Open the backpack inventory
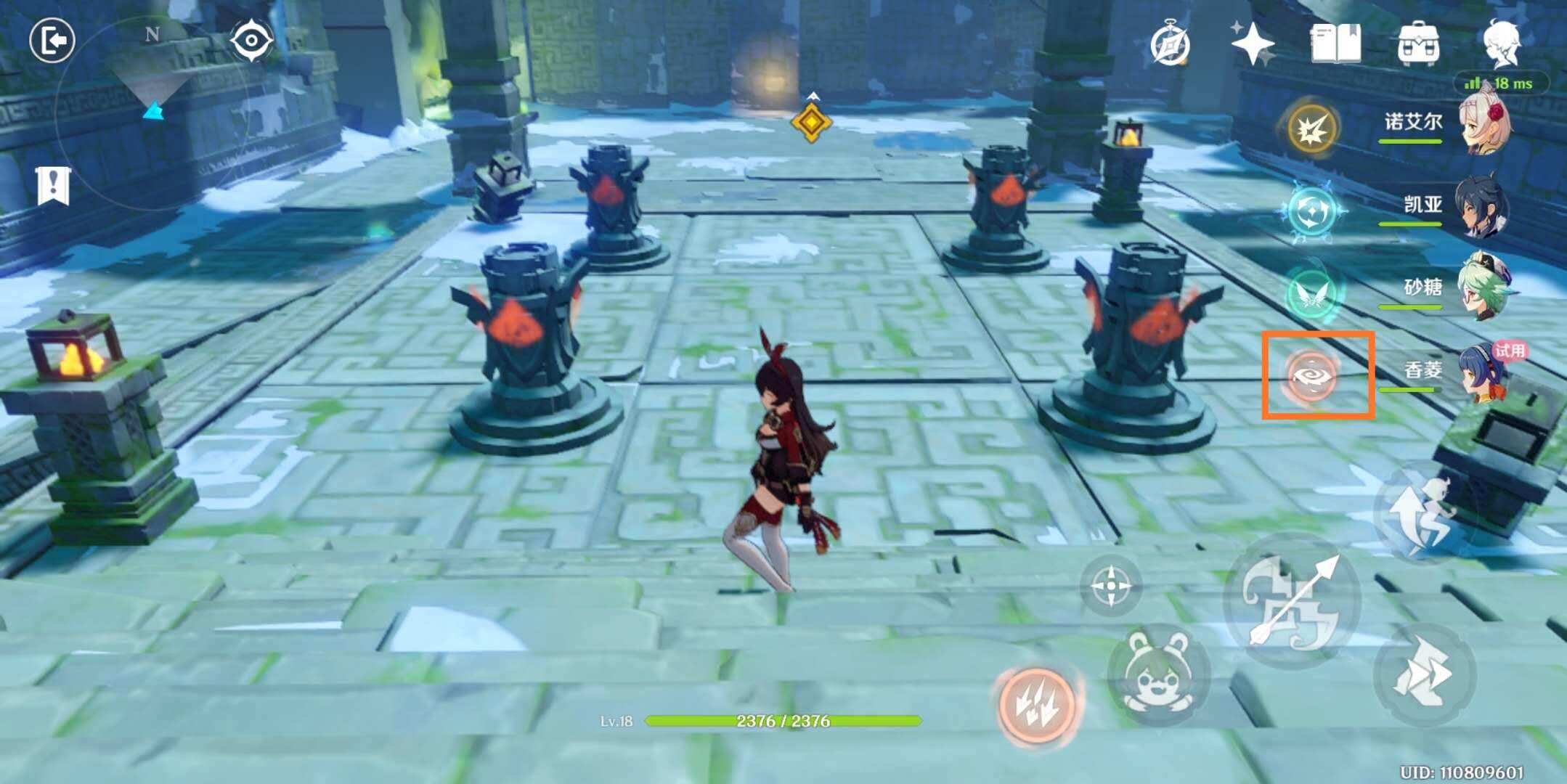1567x784 pixels. 1419,44
